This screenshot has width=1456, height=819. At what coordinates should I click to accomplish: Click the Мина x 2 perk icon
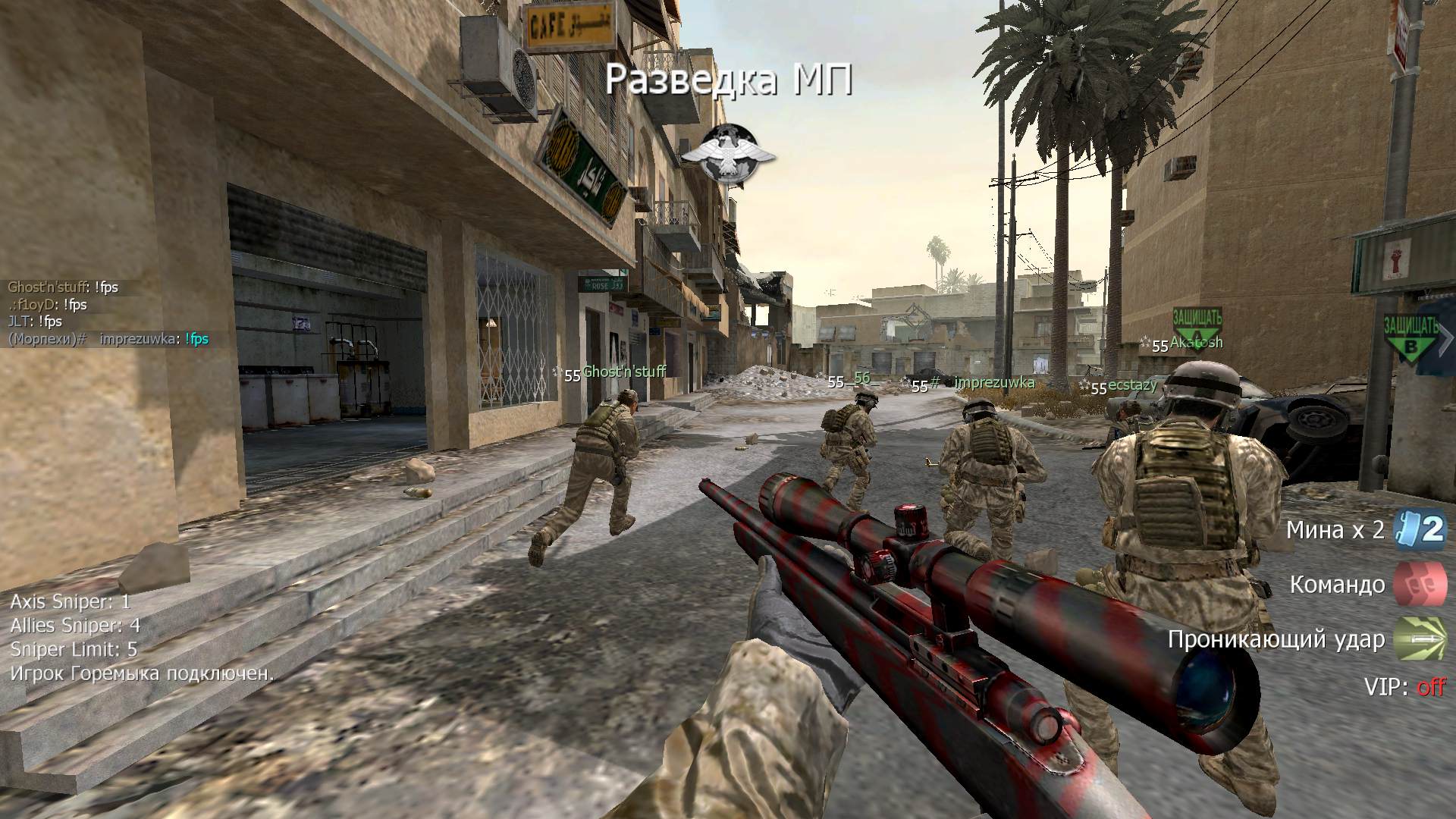click(x=1421, y=529)
